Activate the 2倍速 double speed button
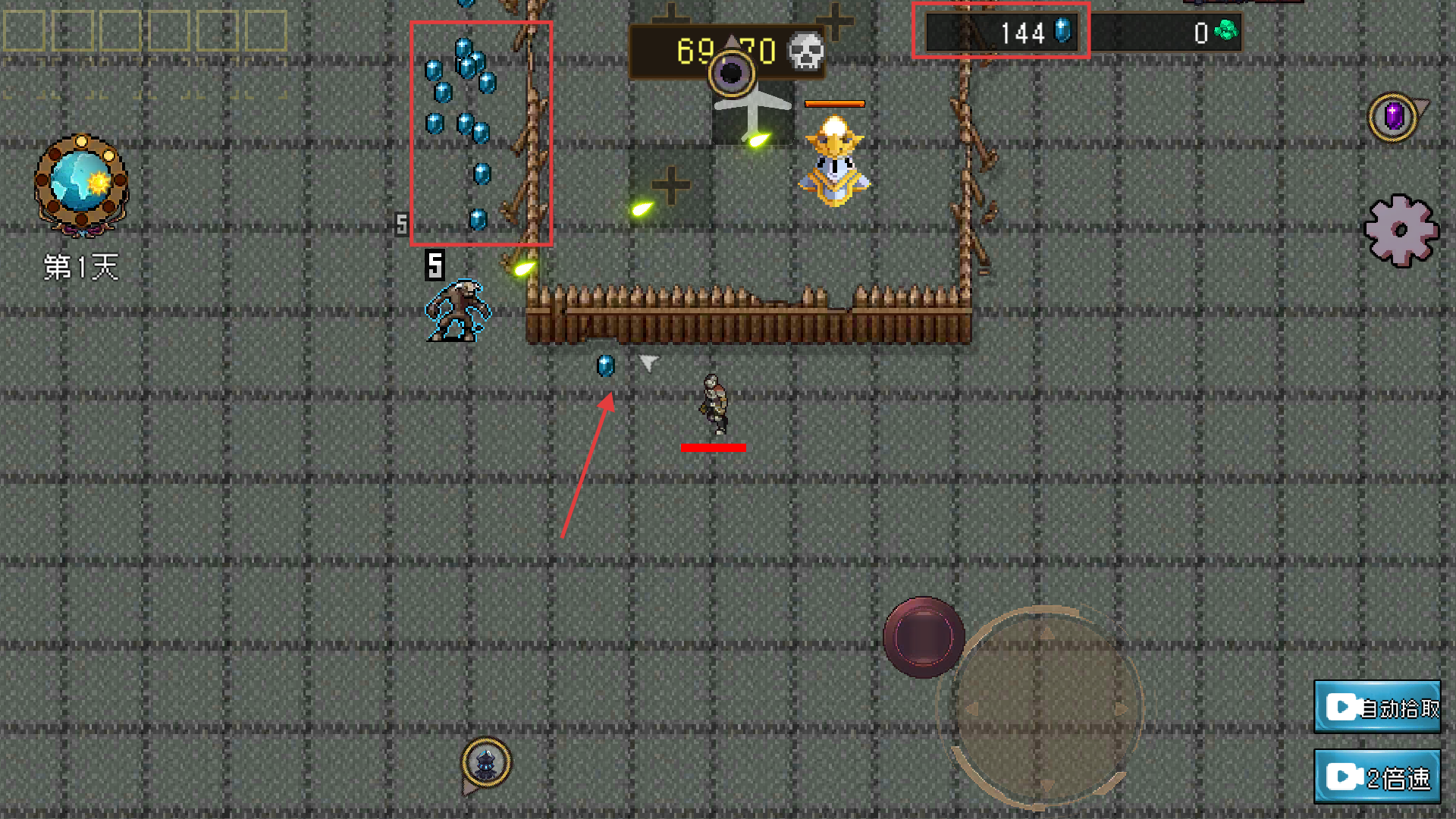The image size is (1456, 819). [1377, 777]
